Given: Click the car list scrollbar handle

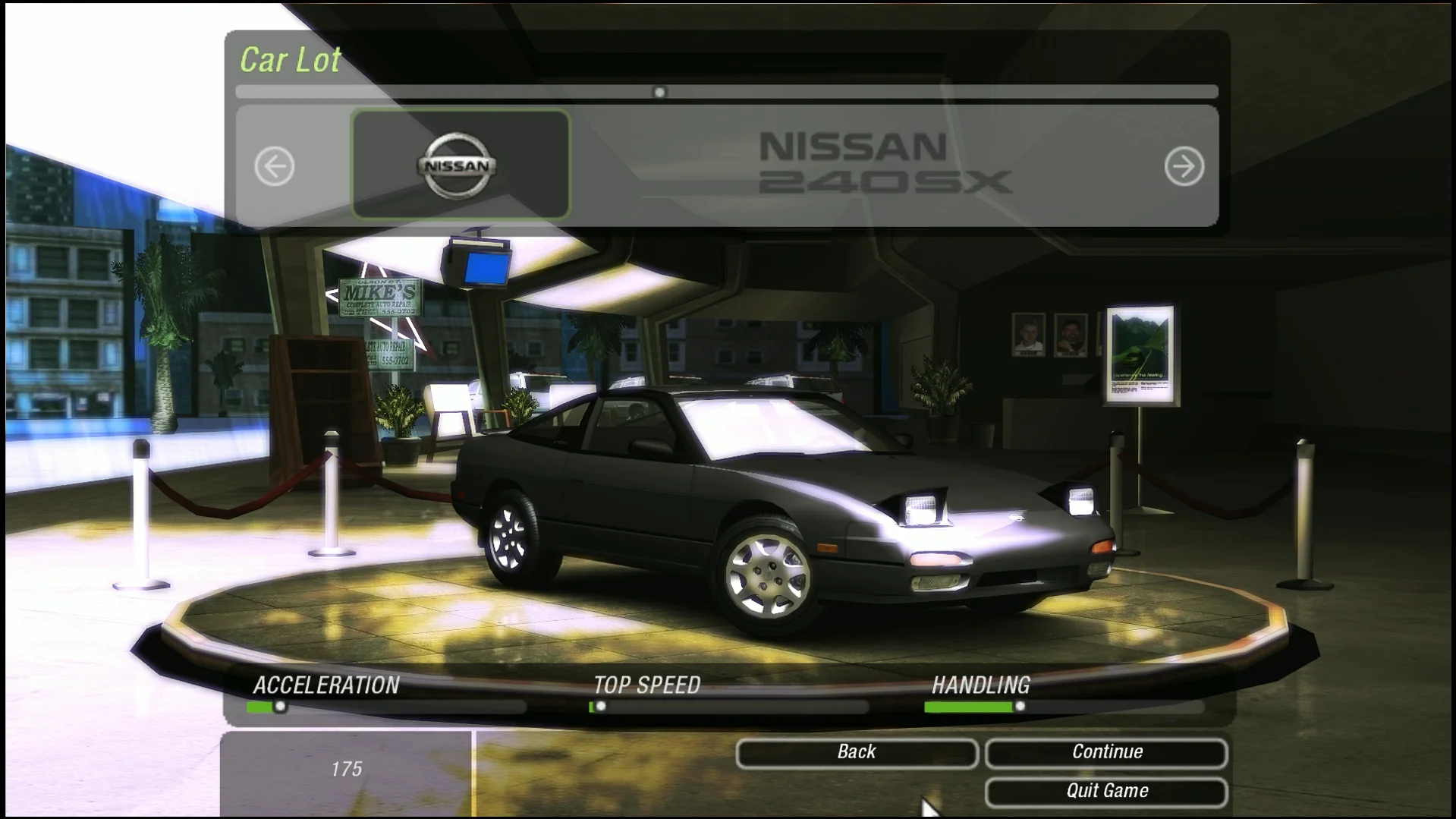Looking at the screenshot, I should click(x=659, y=93).
